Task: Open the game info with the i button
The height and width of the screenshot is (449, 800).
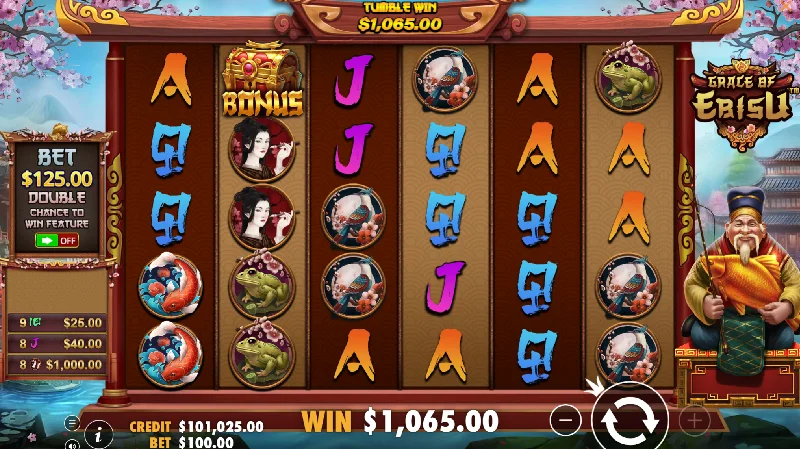Action: point(98,433)
